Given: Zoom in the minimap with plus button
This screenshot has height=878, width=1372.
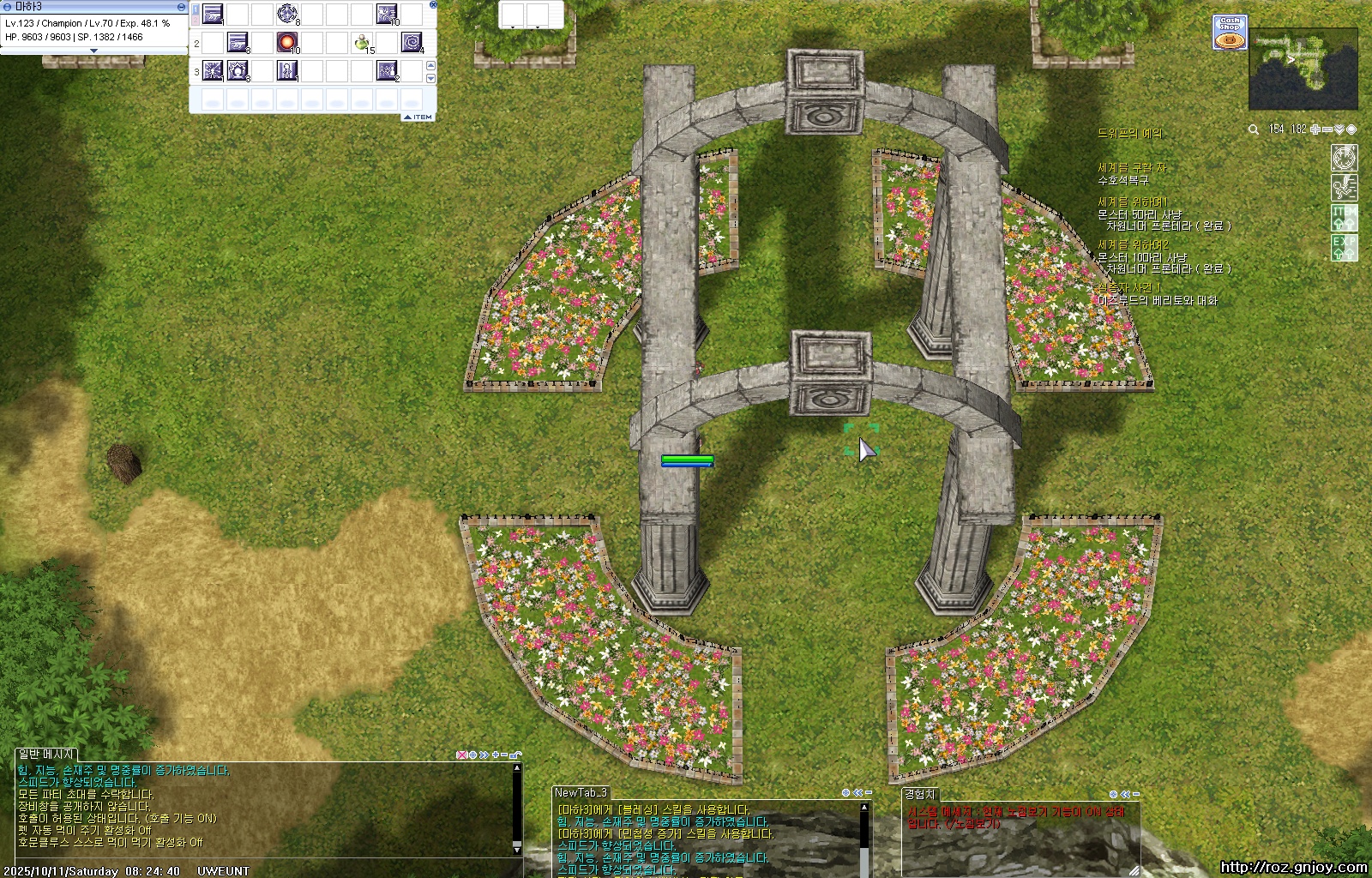Looking at the screenshot, I should pyautogui.click(x=1315, y=129).
